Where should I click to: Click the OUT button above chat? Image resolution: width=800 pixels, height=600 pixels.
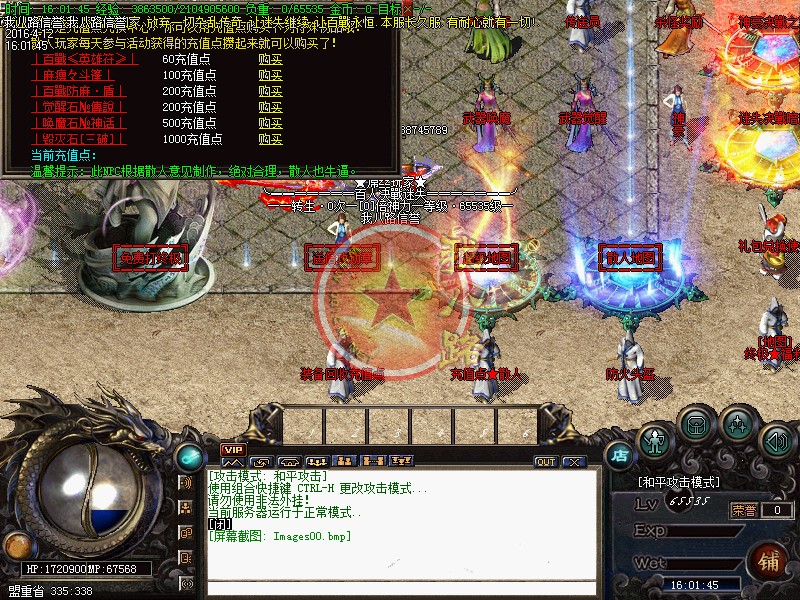(545, 462)
